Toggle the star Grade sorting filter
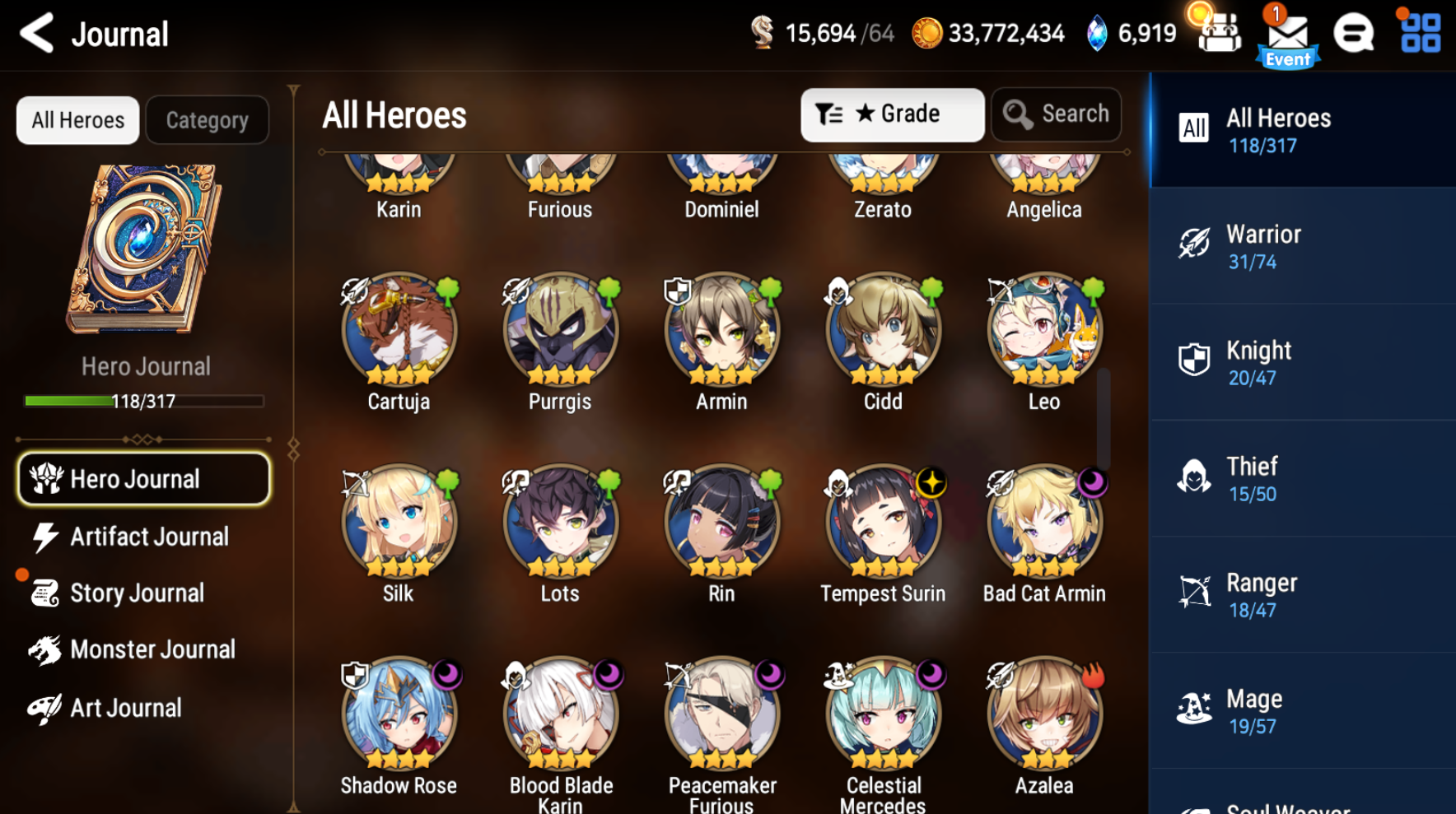Image resolution: width=1456 pixels, height=814 pixels. 892,114
